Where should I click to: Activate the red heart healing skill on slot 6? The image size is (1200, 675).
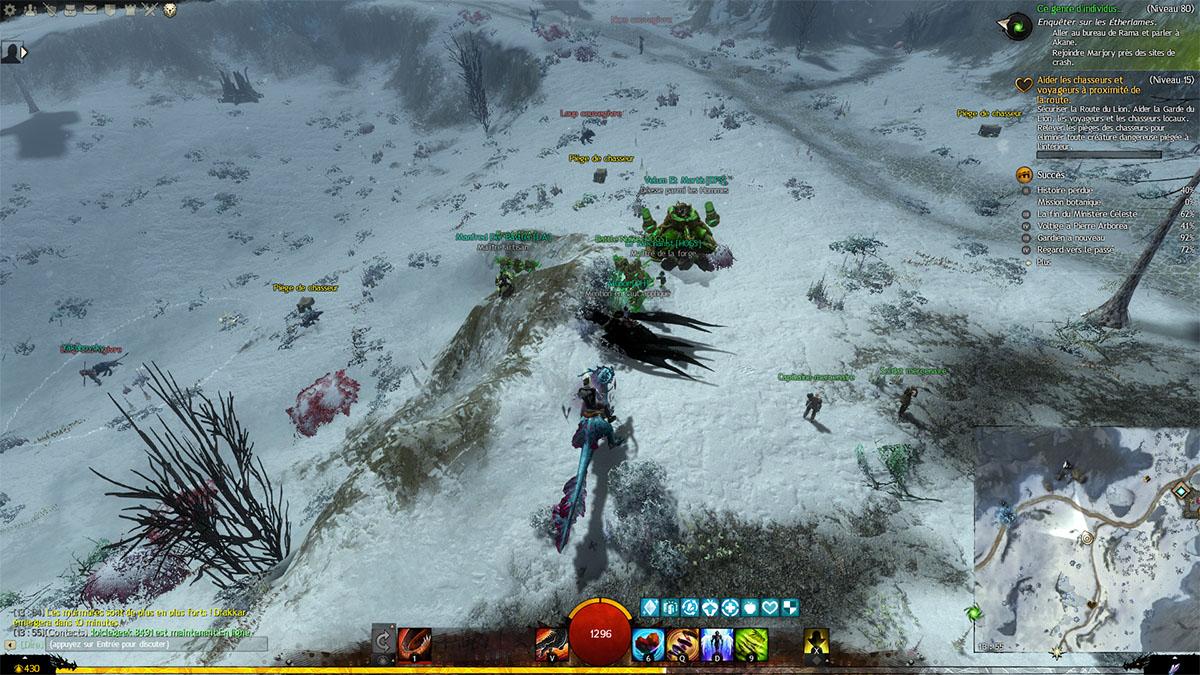click(x=648, y=643)
